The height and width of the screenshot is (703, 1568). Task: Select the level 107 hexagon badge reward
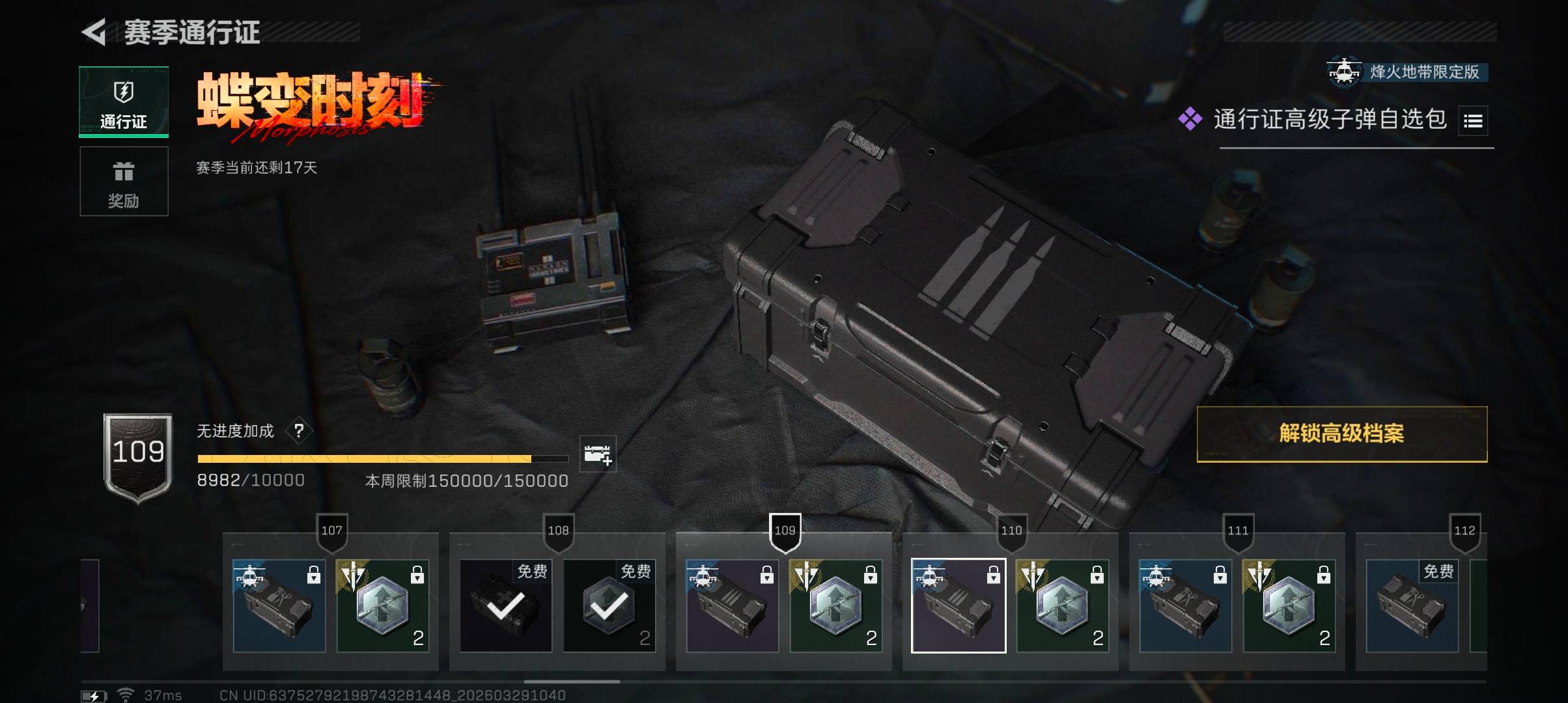pyautogui.click(x=383, y=606)
